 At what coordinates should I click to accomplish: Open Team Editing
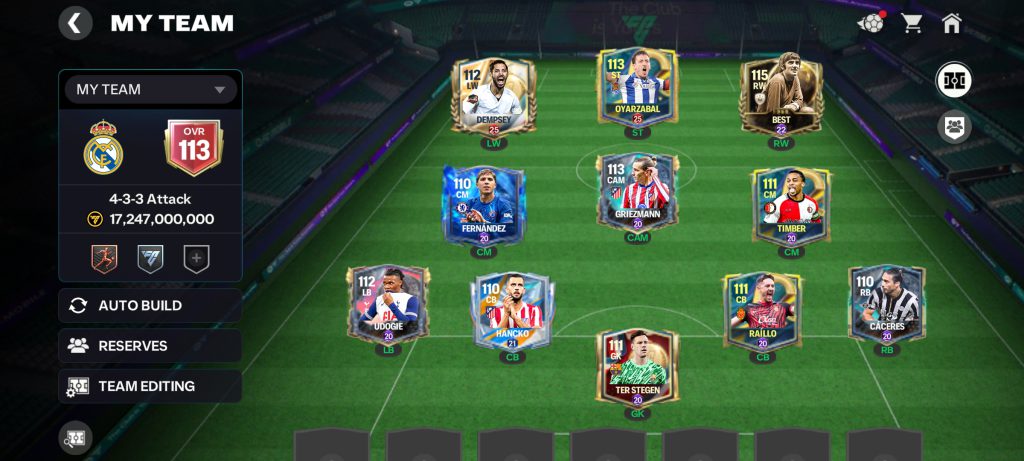tap(150, 386)
